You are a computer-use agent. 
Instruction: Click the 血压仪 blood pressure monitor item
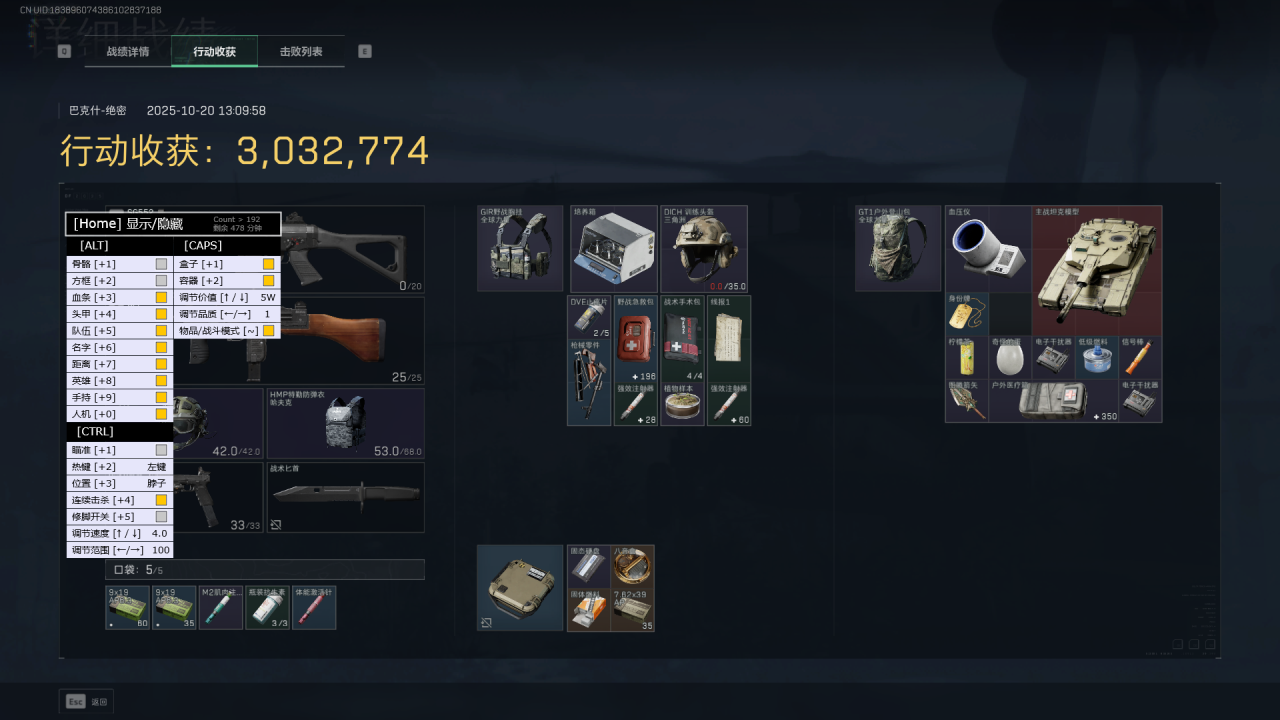988,248
